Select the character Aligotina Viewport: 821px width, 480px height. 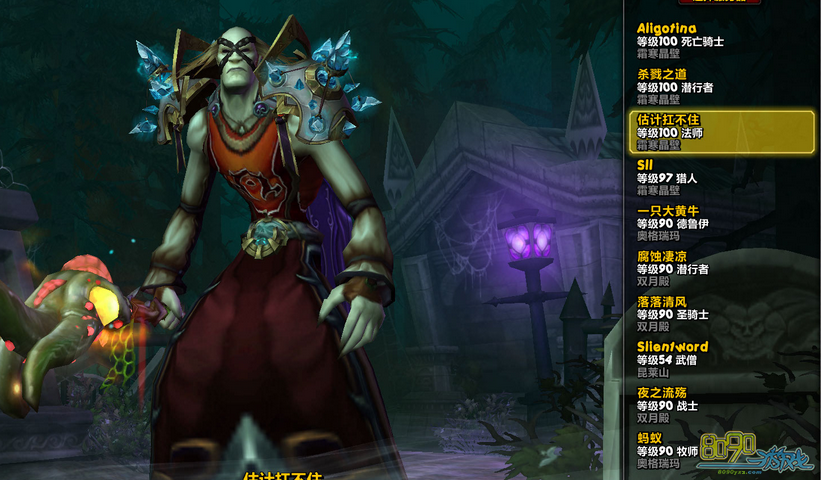point(700,41)
